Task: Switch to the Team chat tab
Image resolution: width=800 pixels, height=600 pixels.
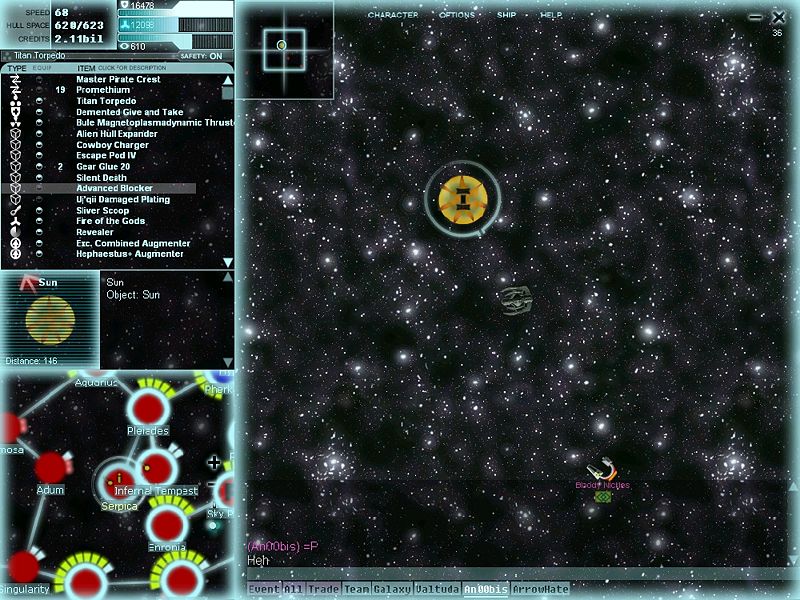Action: [356, 590]
